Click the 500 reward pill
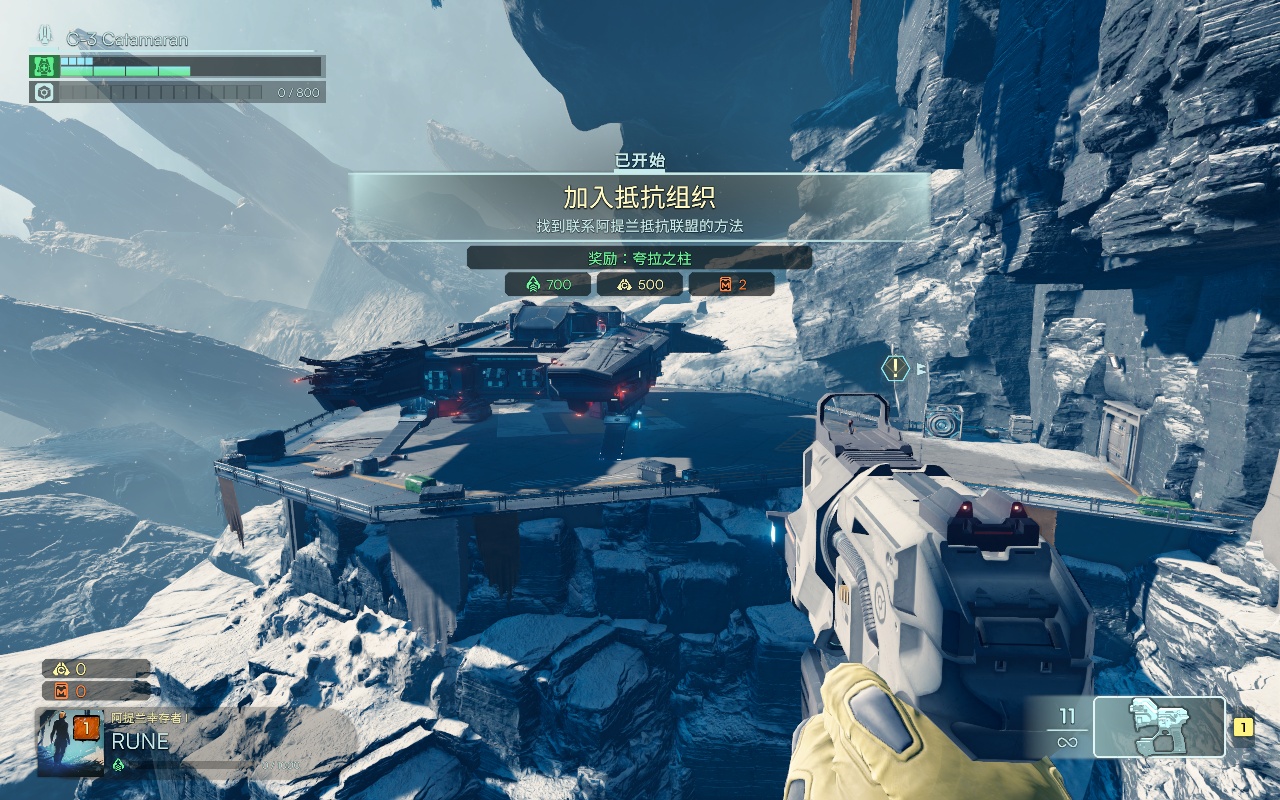The image size is (1280, 800). click(639, 284)
